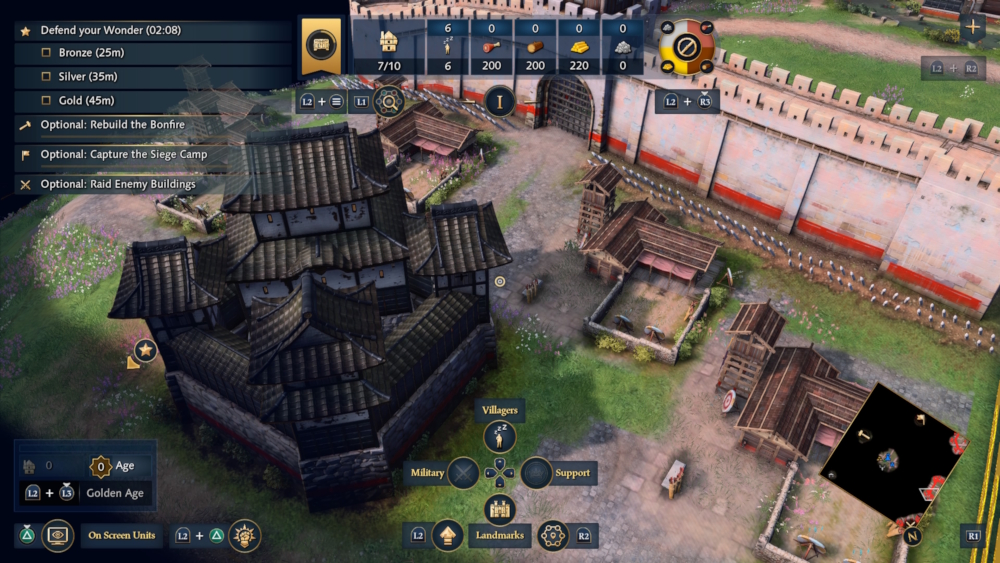Choose the Raid Enemy Buildings objective

coord(118,184)
